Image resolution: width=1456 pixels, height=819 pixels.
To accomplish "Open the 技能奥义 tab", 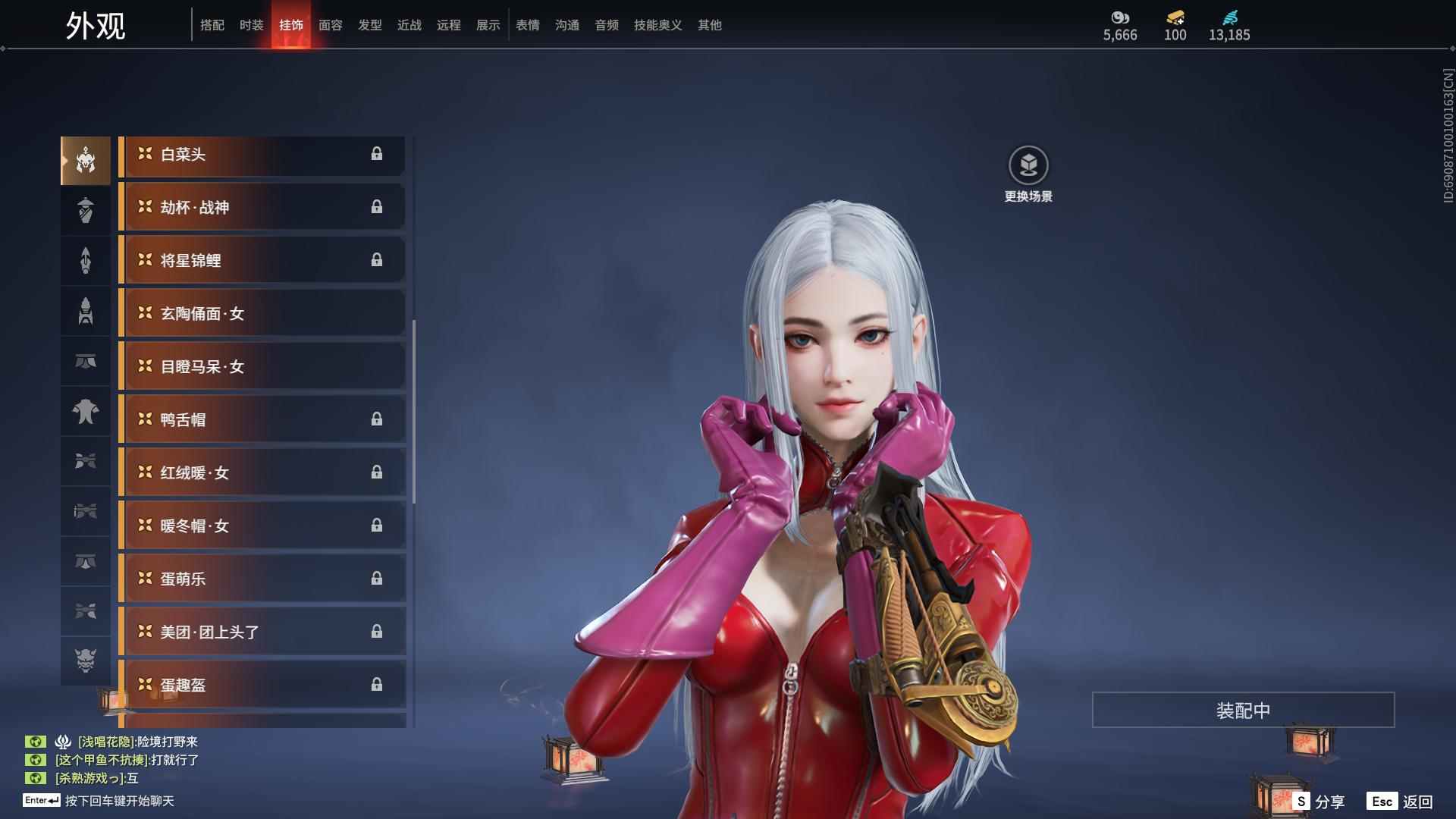I will point(657,25).
